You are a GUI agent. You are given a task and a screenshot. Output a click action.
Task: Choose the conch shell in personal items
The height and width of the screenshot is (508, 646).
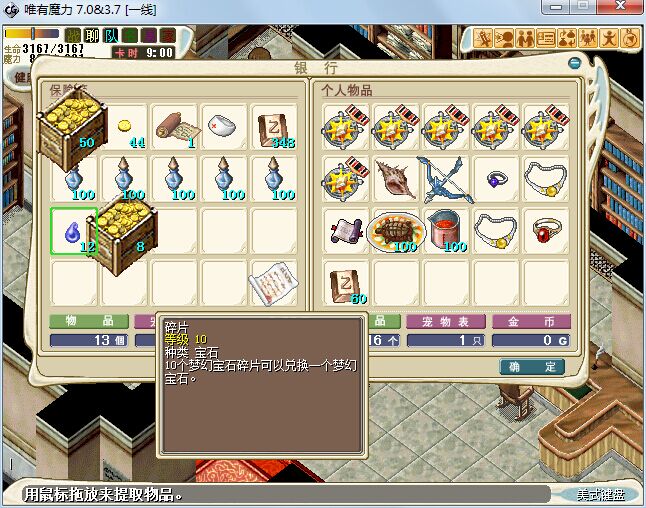click(396, 178)
